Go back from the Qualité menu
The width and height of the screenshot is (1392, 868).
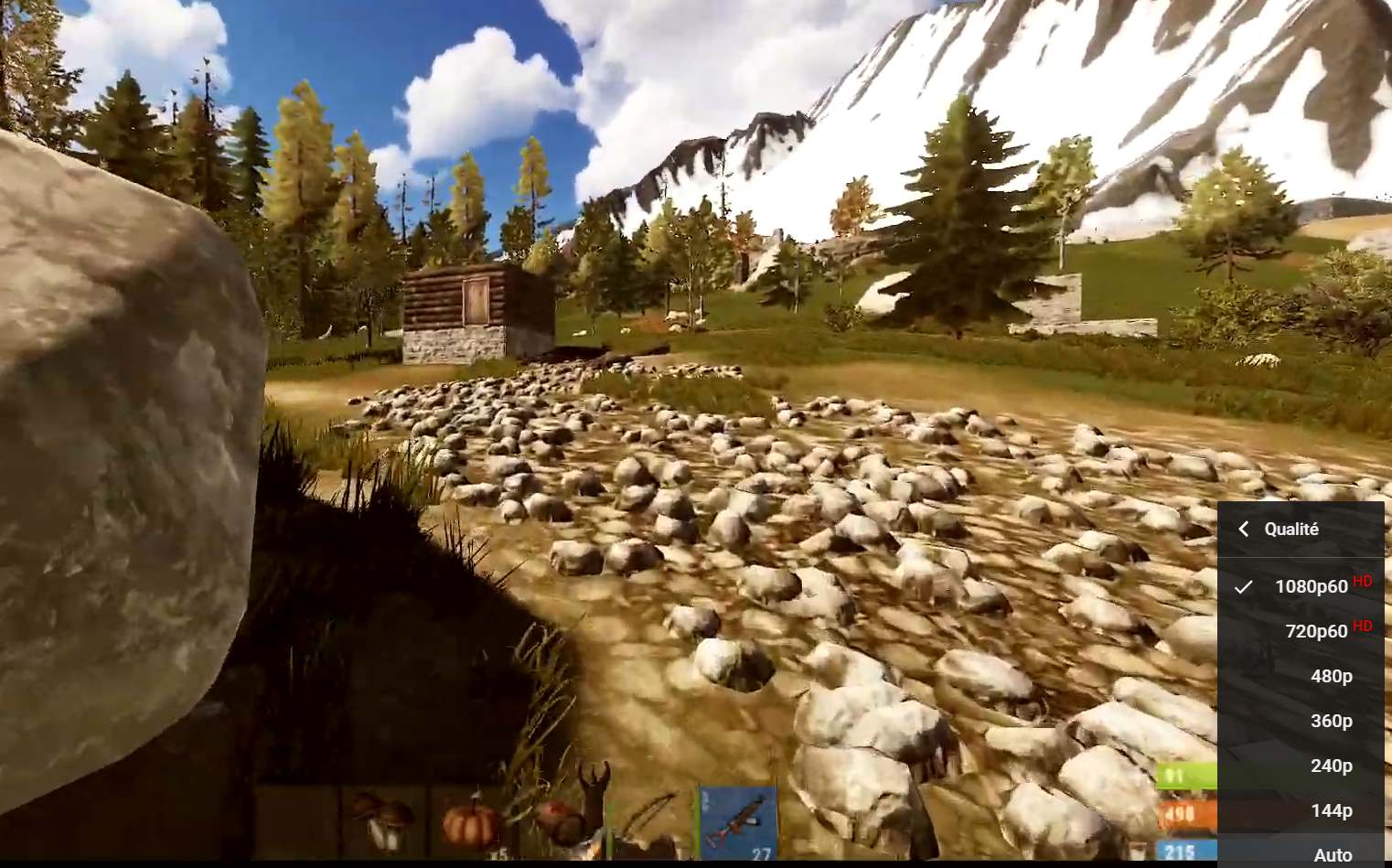(1243, 530)
